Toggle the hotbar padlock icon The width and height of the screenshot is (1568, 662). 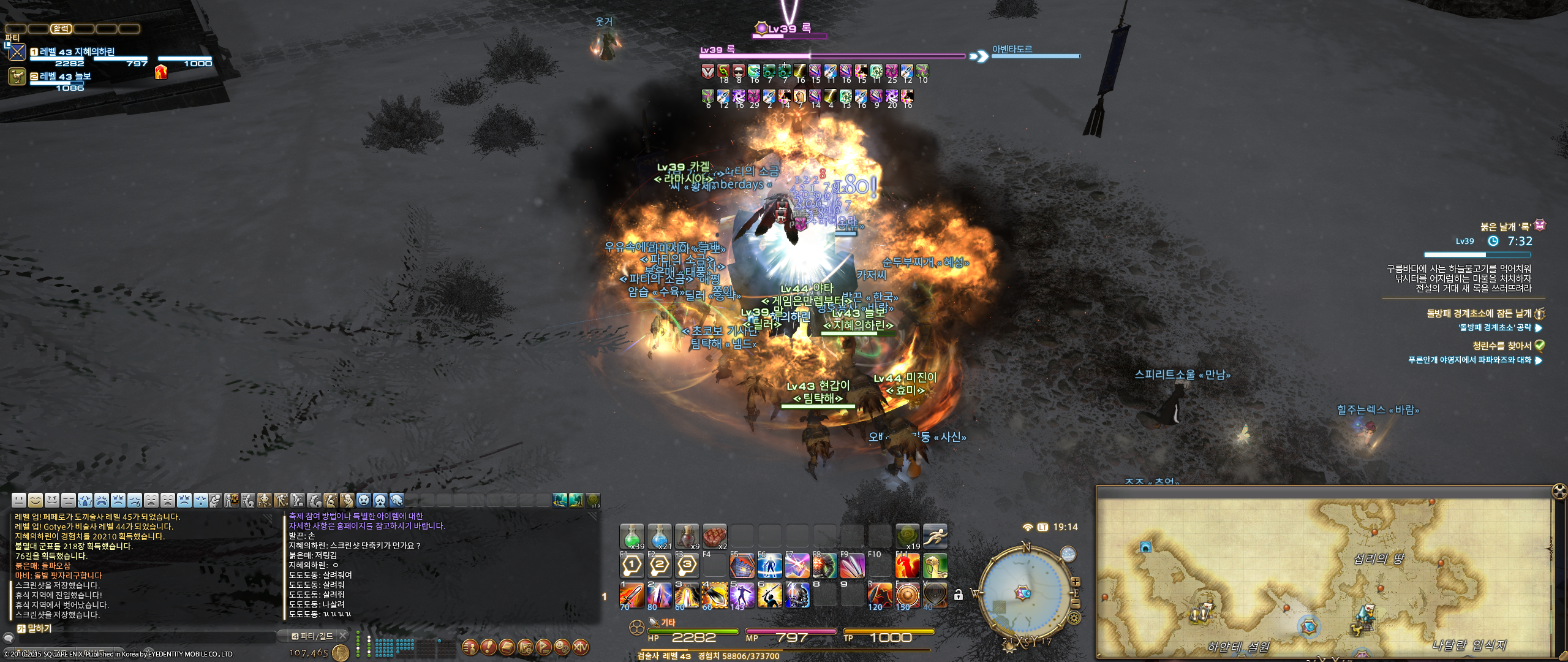959,595
